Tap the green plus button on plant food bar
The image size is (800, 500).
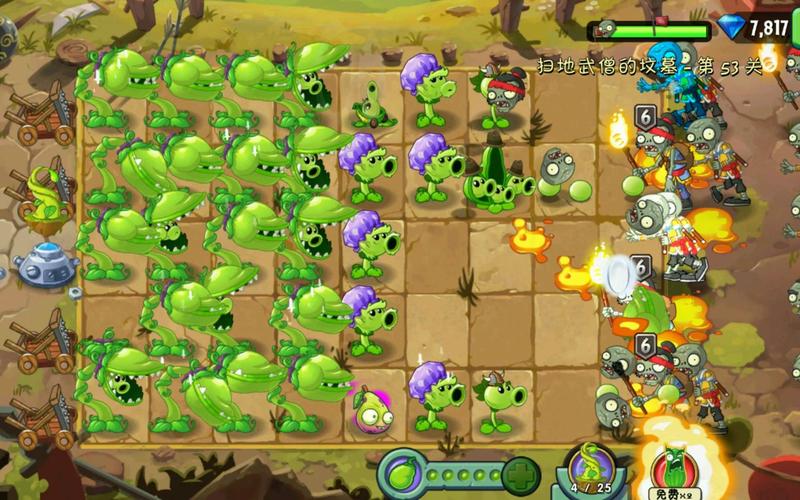(x=521, y=473)
